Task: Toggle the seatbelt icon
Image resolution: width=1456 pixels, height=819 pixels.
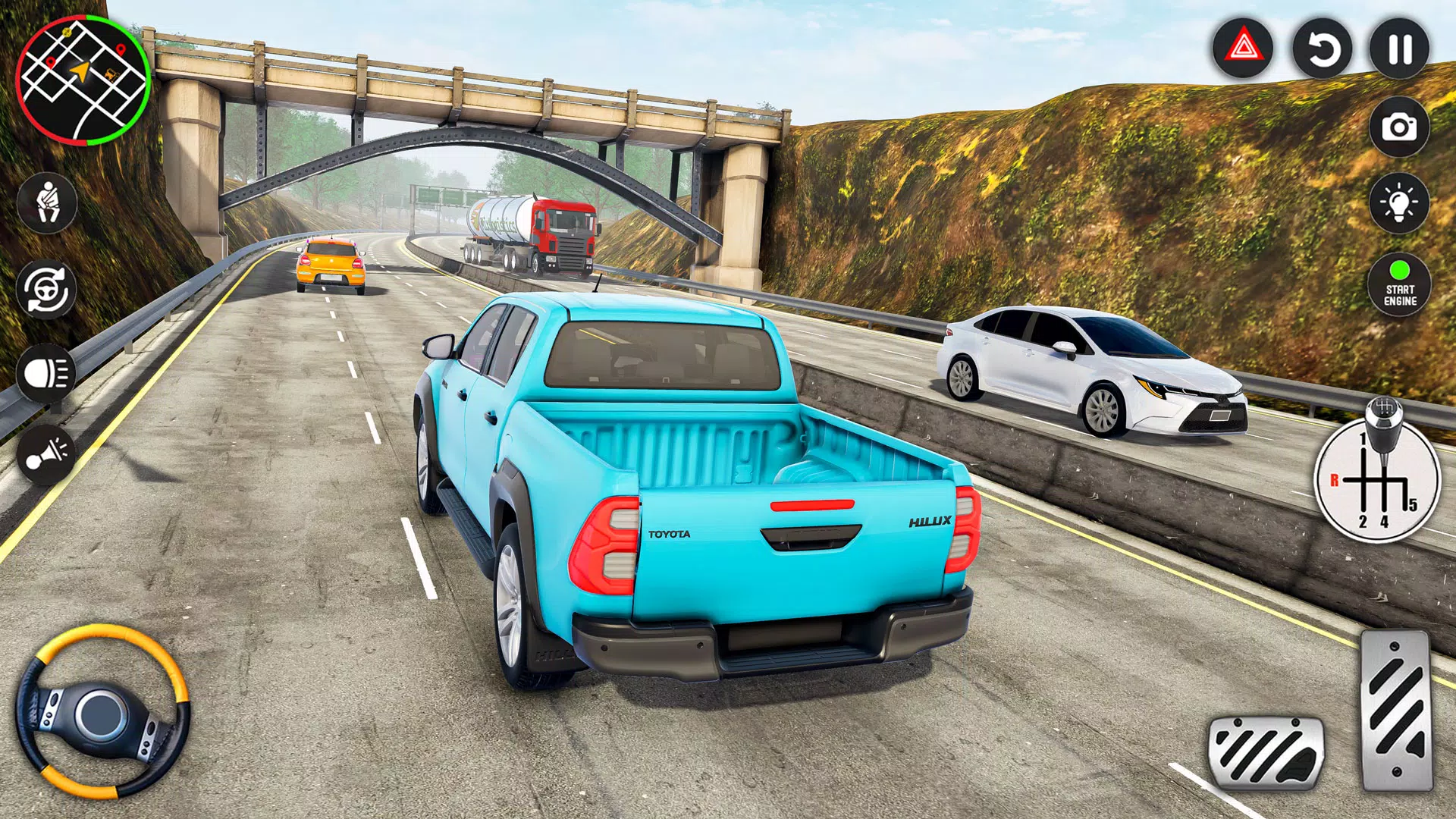Action: click(x=47, y=202)
